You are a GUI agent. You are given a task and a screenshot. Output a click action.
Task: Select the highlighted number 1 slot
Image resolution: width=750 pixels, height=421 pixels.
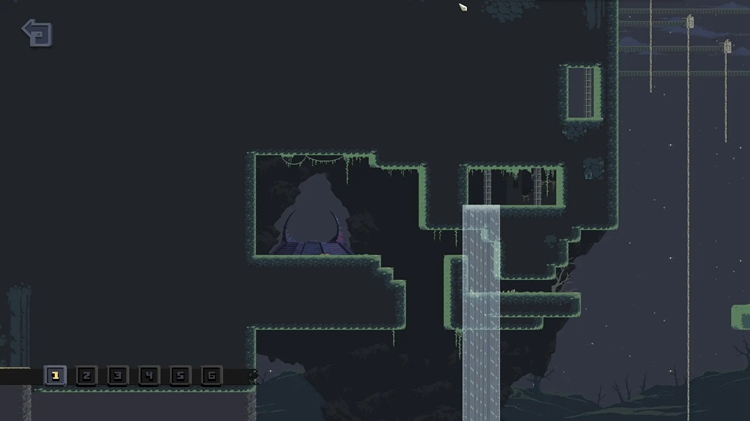pos(55,376)
